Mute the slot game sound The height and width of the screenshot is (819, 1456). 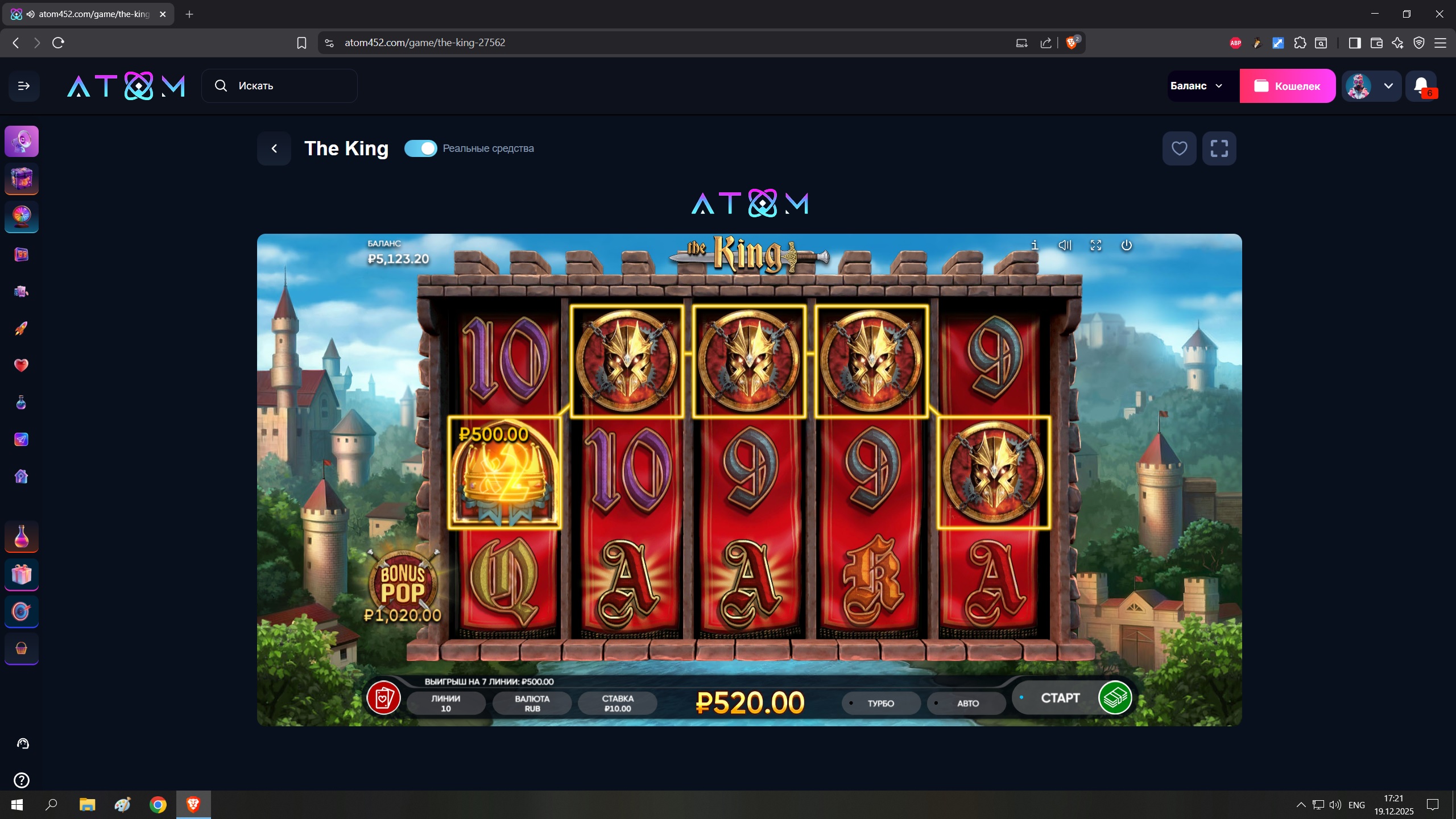(x=1065, y=245)
